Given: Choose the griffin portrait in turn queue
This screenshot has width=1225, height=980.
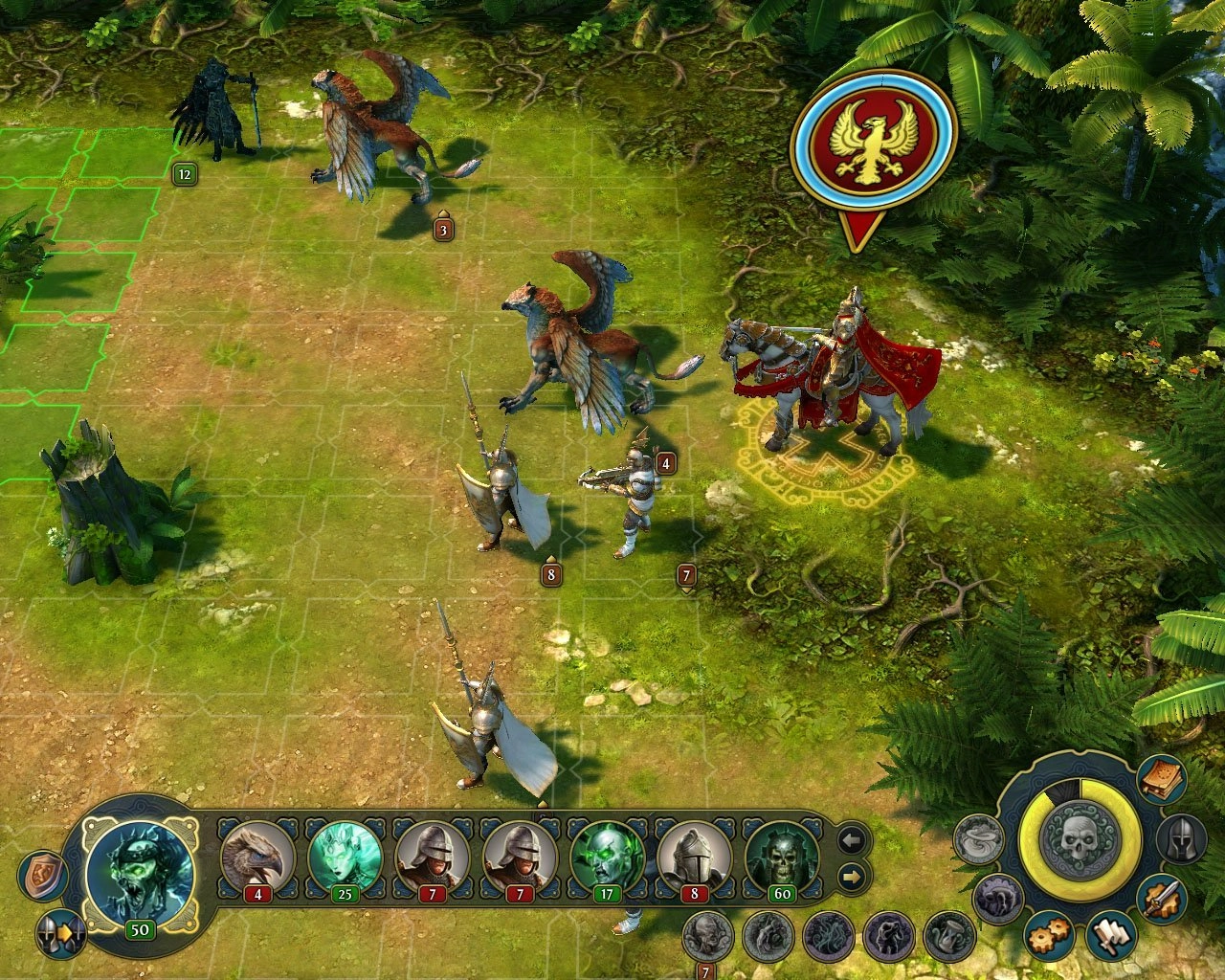Looking at the screenshot, I should click(x=257, y=858).
